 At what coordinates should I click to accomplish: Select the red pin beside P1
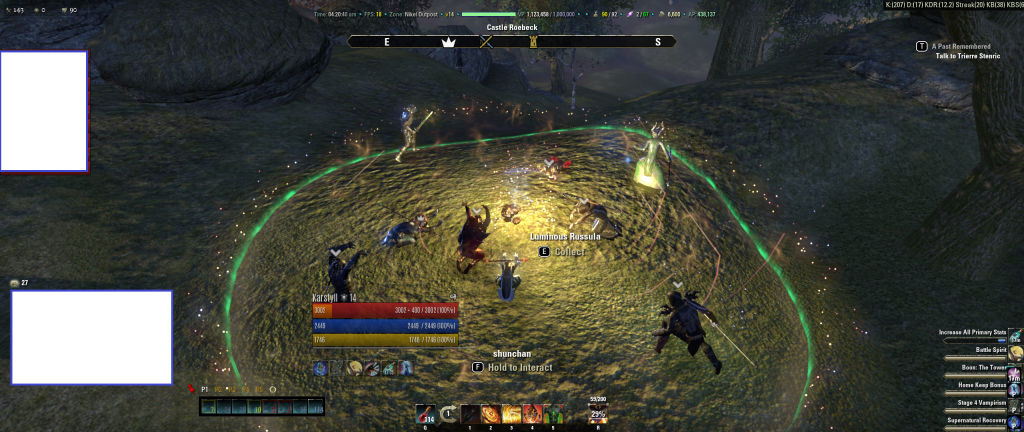click(191, 388)
